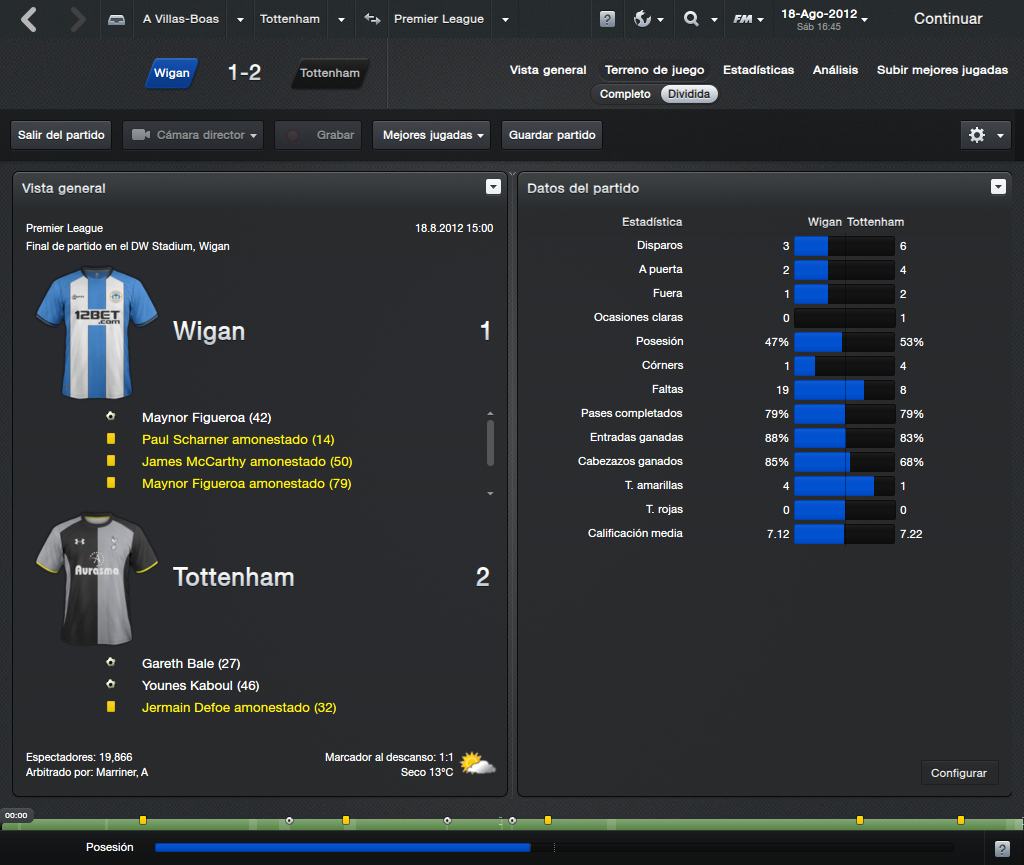Expand the Datos del partido panel menu
The image size is (1024, 865).
point(998,187)
